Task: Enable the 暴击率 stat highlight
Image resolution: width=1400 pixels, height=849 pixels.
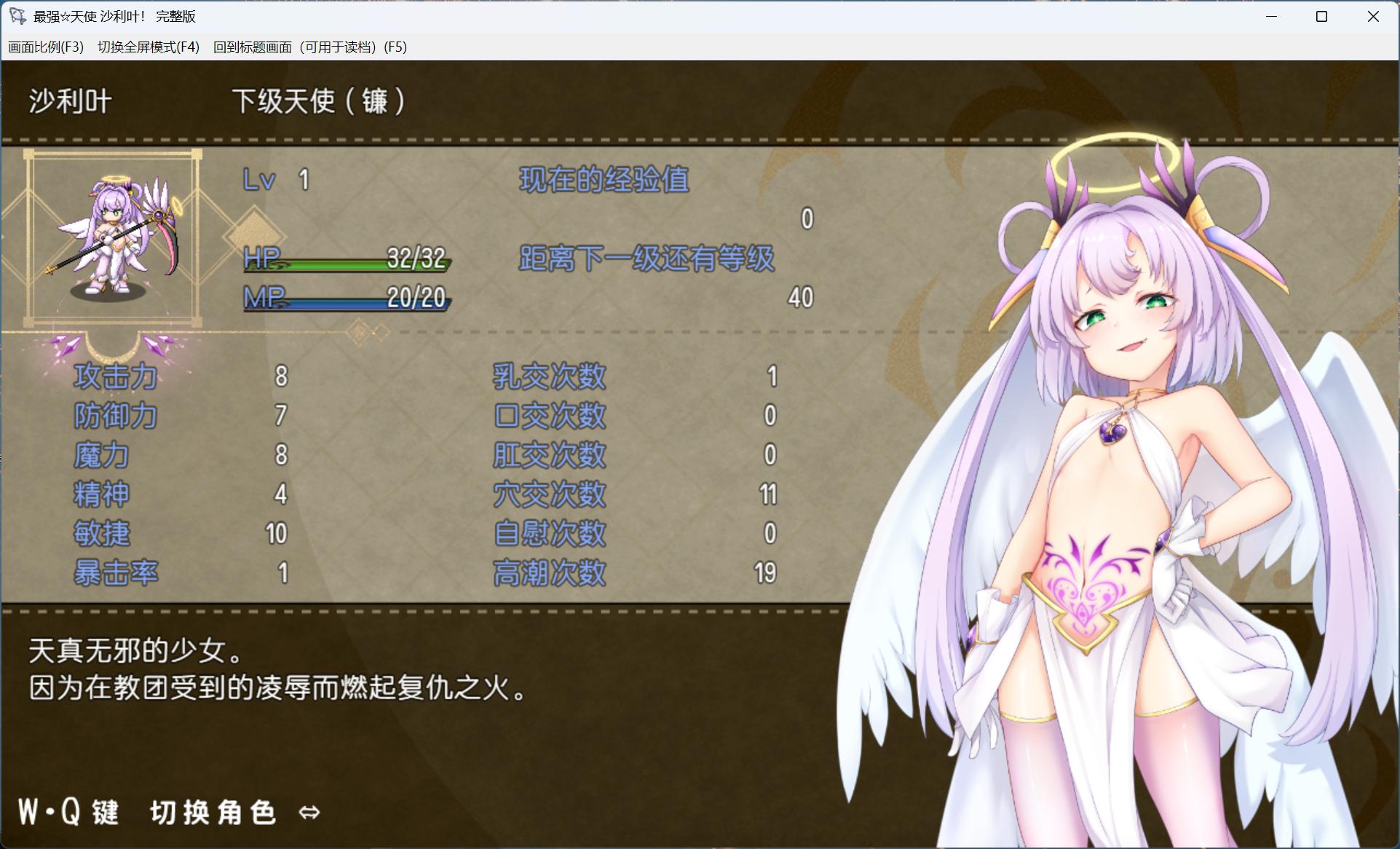Action: (x=116, y=573)
